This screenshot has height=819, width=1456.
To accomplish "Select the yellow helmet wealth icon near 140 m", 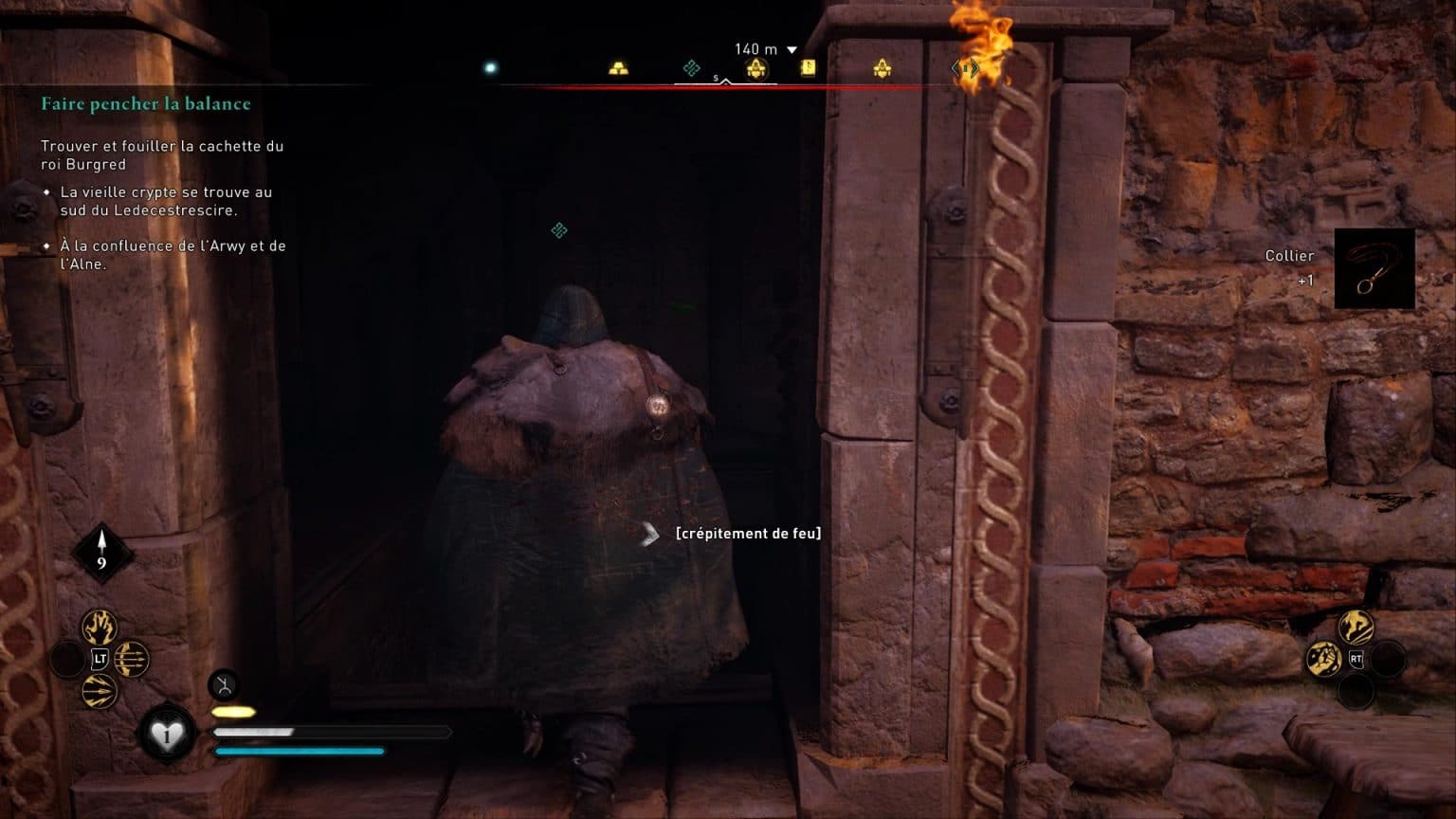I will pyautogui.click(x=757, y=68).
